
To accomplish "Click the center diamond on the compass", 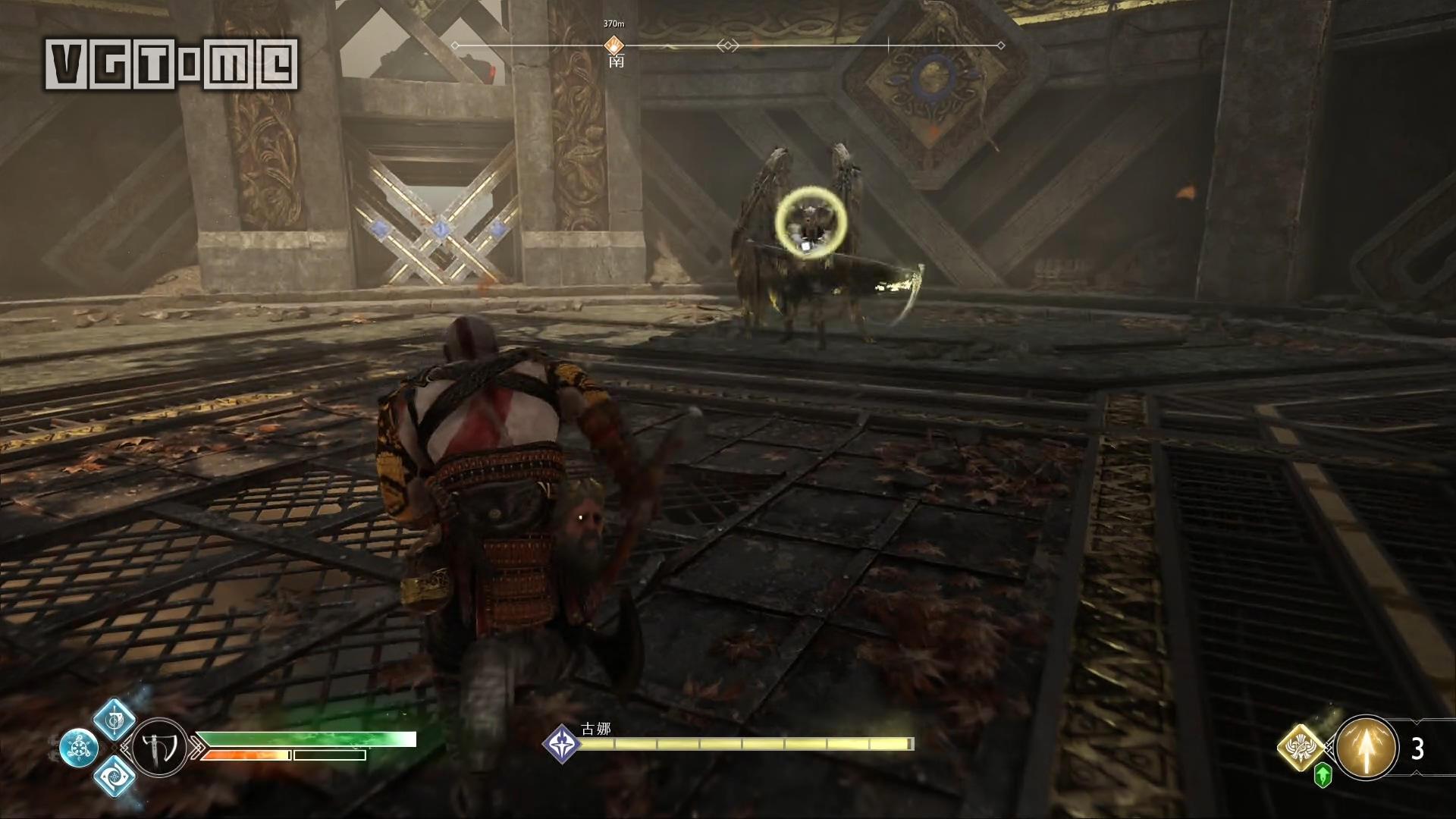I will click(x=728, y=46).
